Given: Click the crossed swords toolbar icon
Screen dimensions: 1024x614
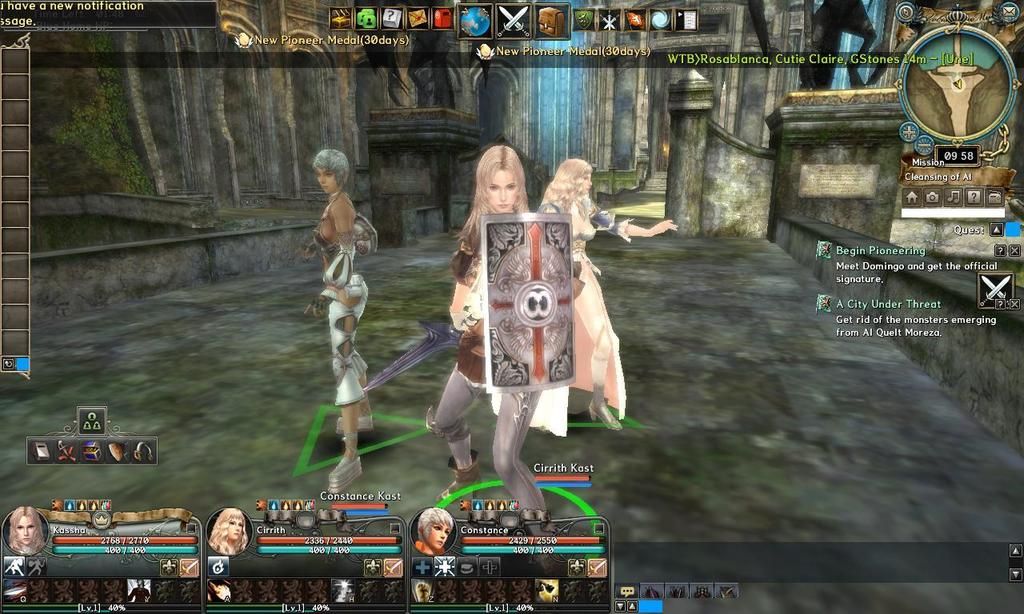Looking at the screenshot, I should pyautogui.click(x=513, y=20).
